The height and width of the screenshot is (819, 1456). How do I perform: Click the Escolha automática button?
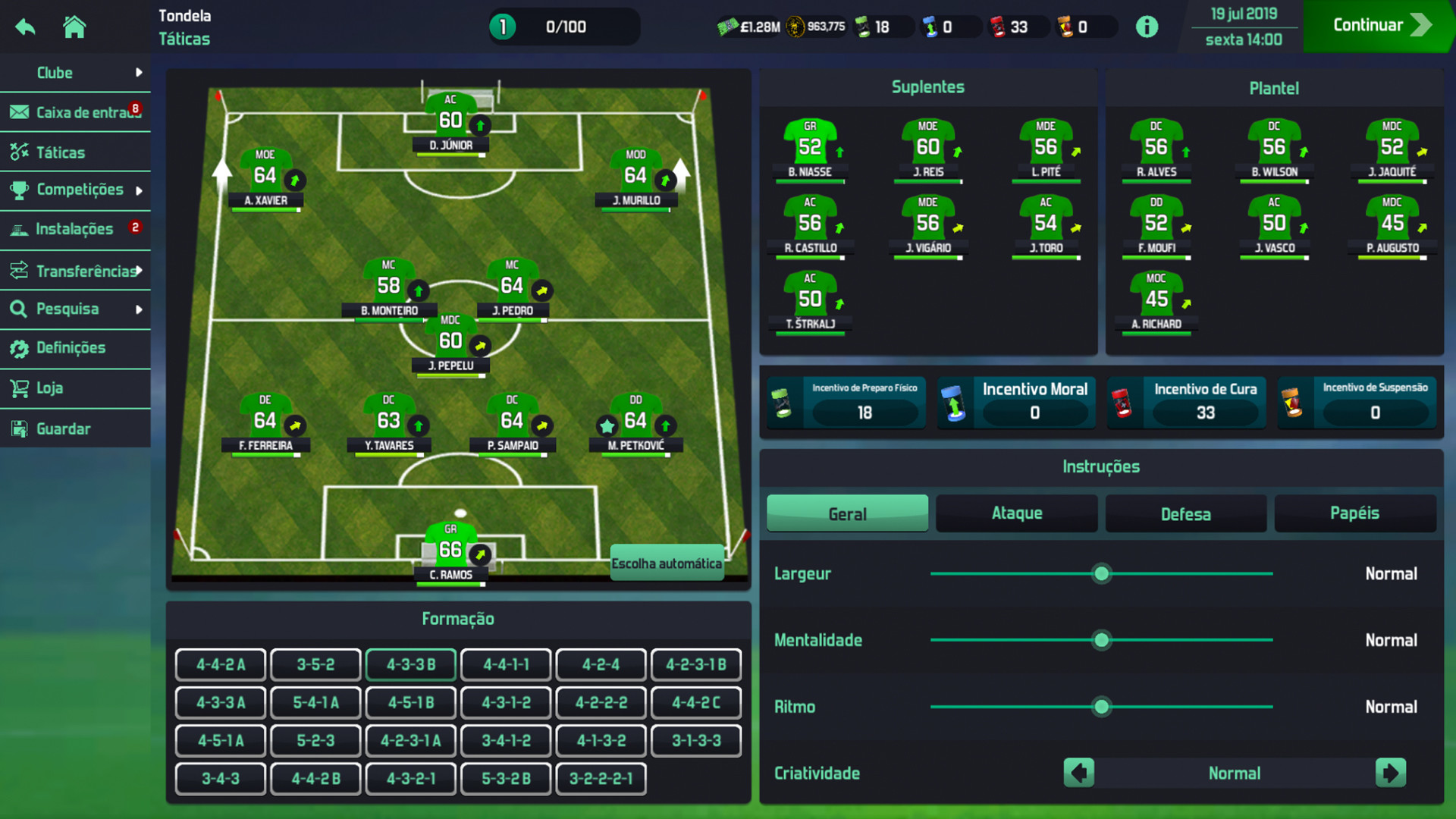(667, 563)
